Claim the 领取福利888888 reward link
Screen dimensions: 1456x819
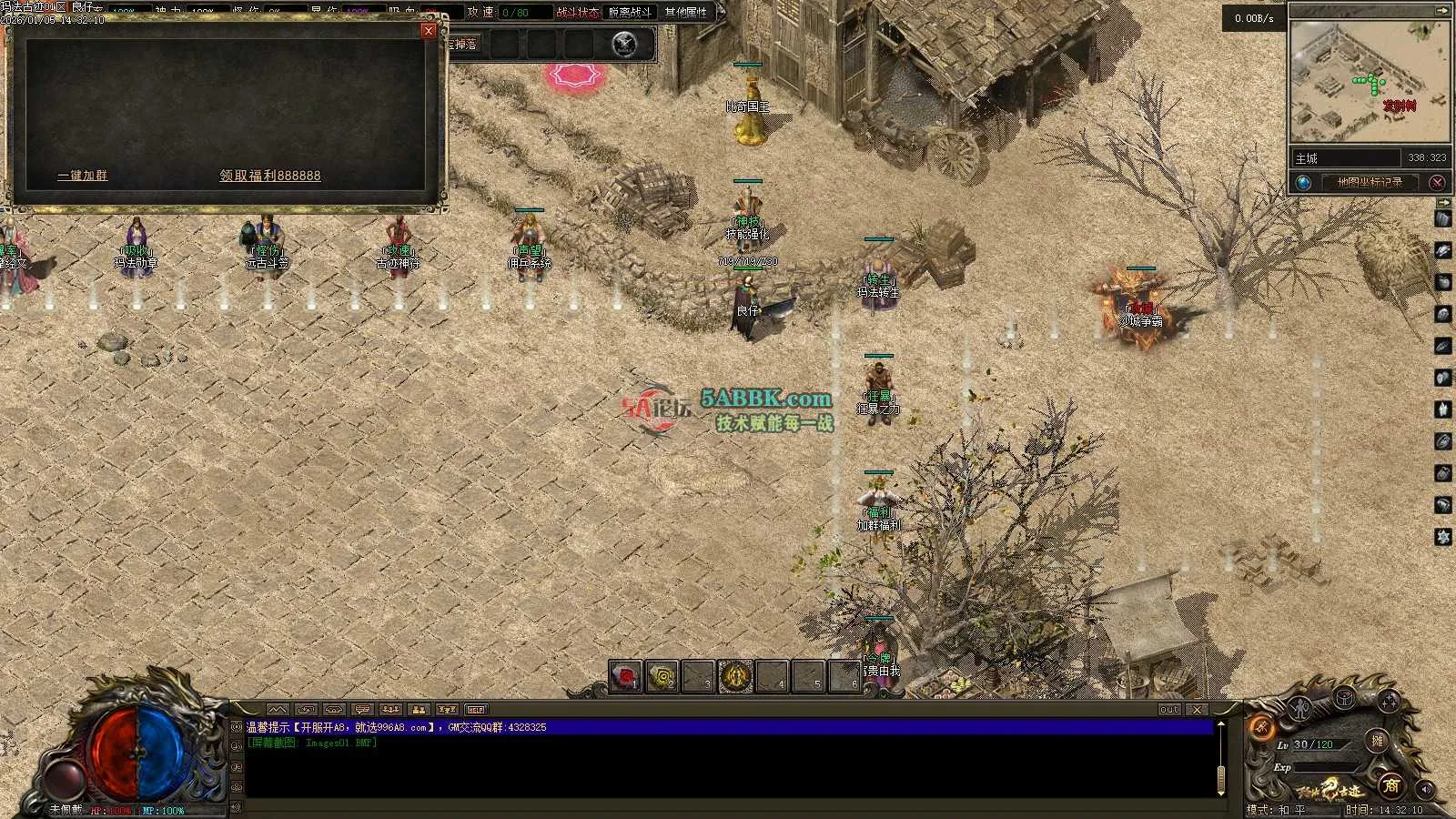coord(270,176)
